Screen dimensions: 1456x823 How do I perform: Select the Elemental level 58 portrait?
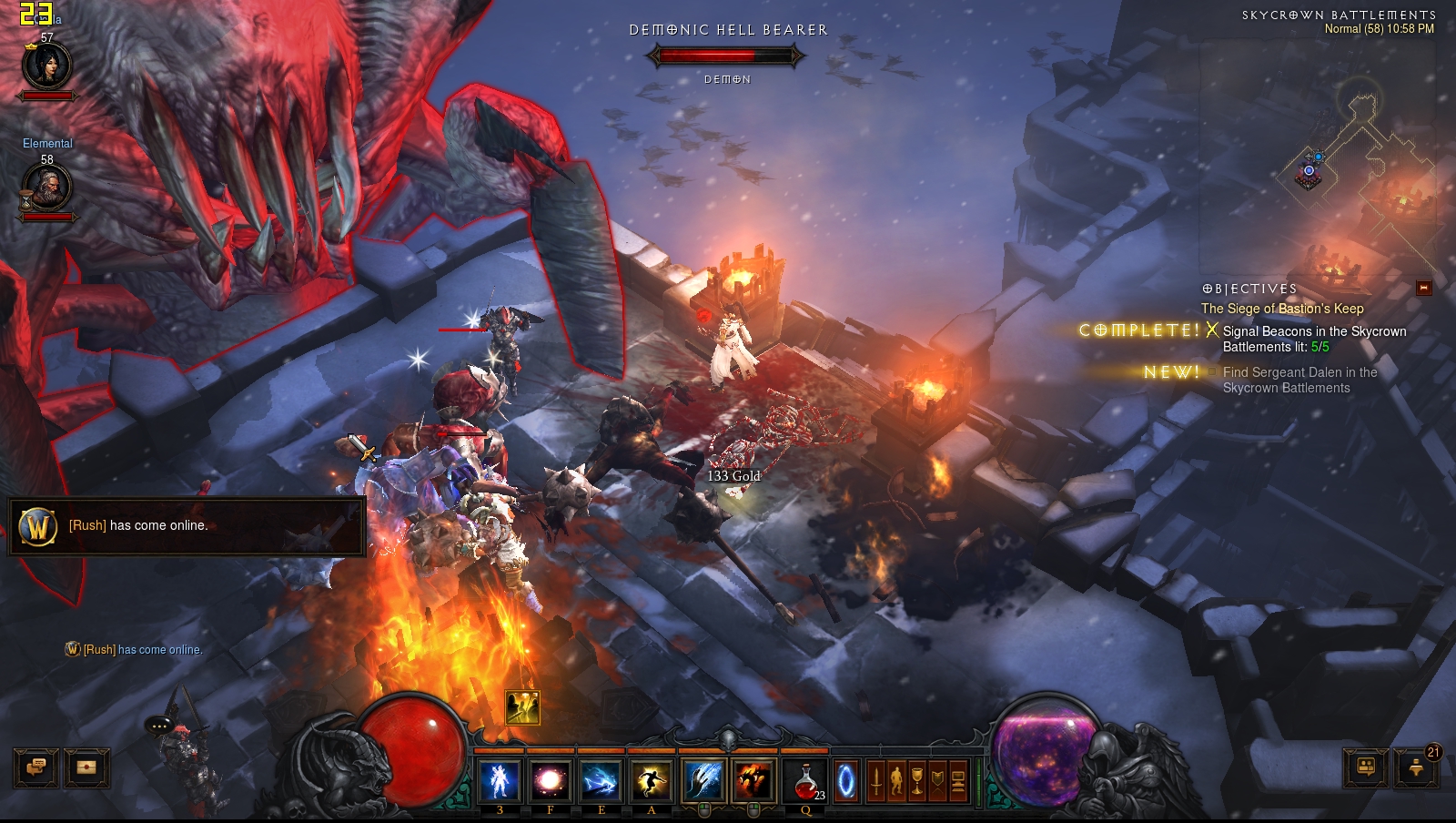point(46,188)
